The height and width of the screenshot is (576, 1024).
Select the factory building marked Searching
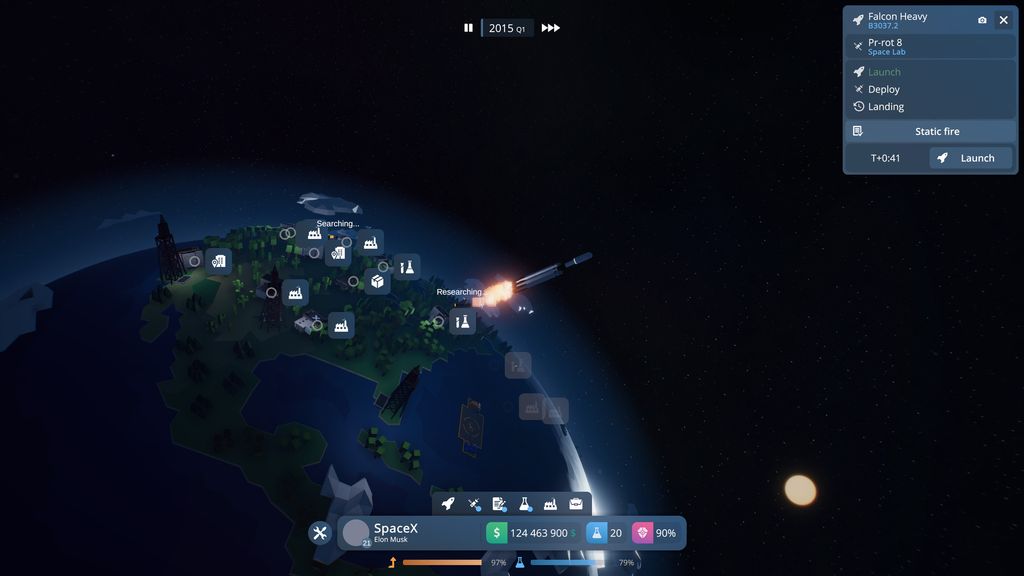(314, 234)
